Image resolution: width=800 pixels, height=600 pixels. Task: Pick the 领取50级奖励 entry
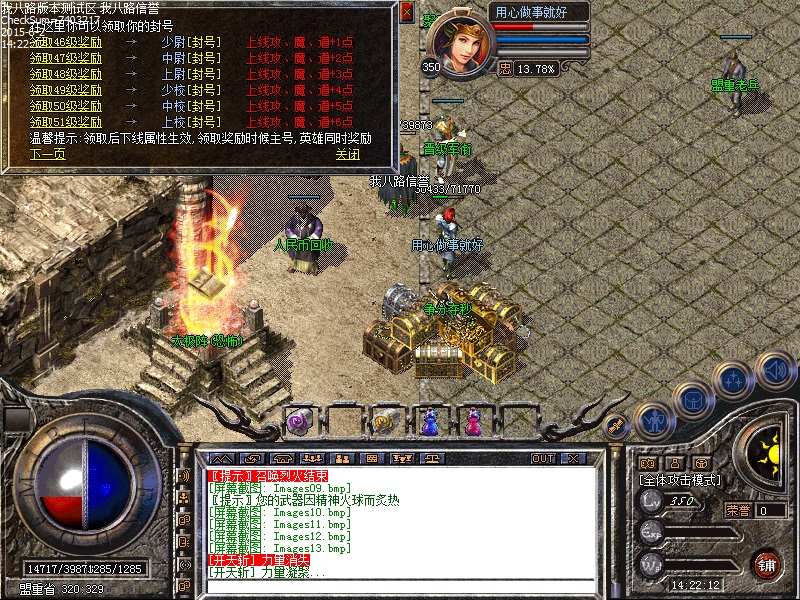point(66,106)
